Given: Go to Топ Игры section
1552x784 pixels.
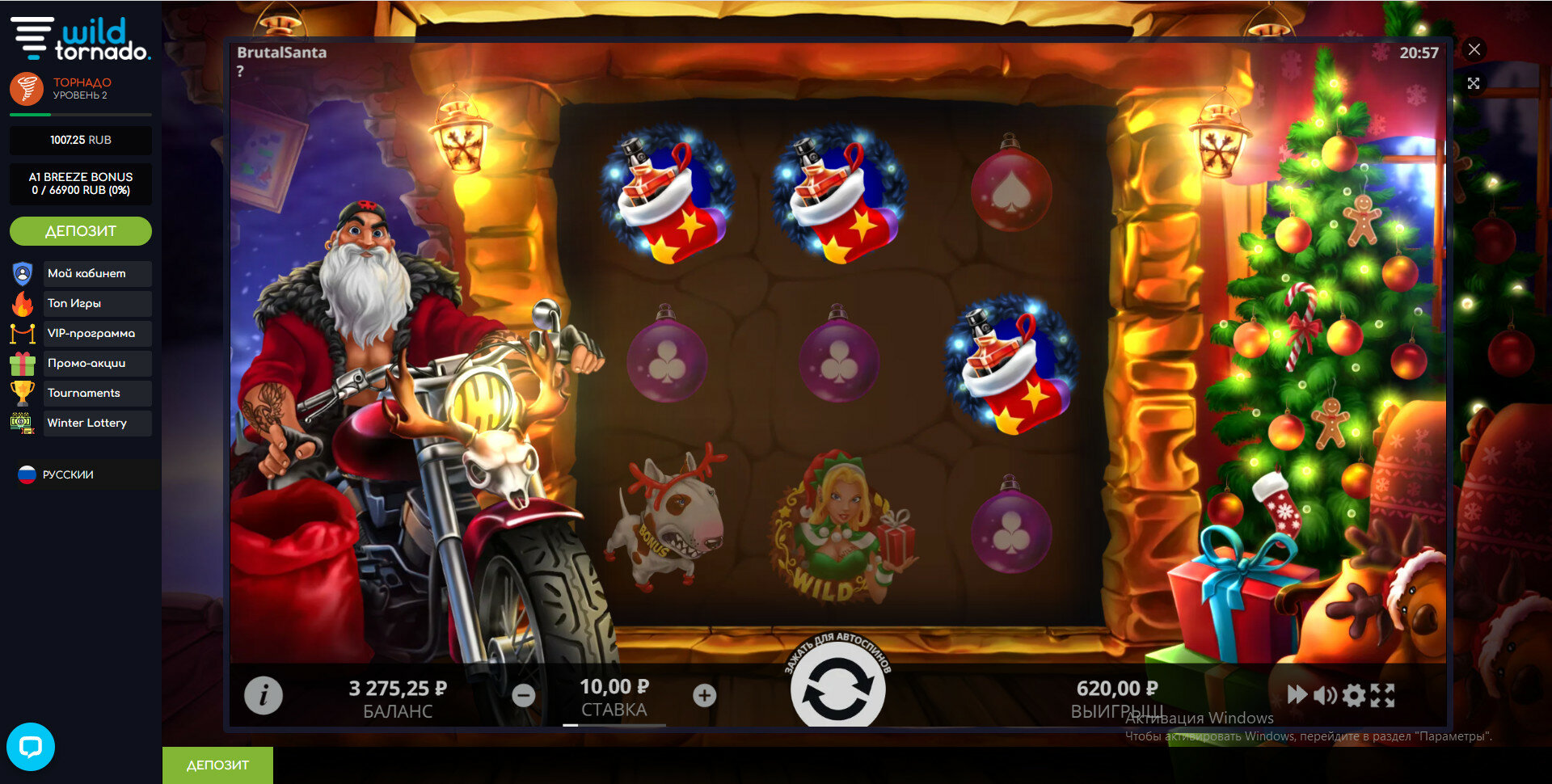Looking at the screenshot, I should pyautogui.click(x=74, y=303).
